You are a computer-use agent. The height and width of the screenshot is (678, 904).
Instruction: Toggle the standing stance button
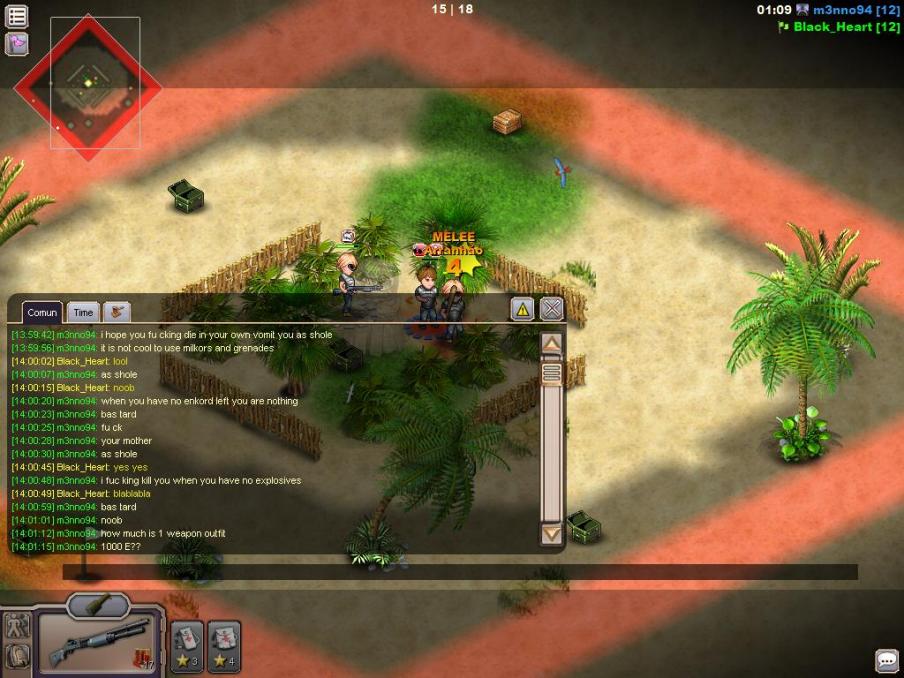17,627
